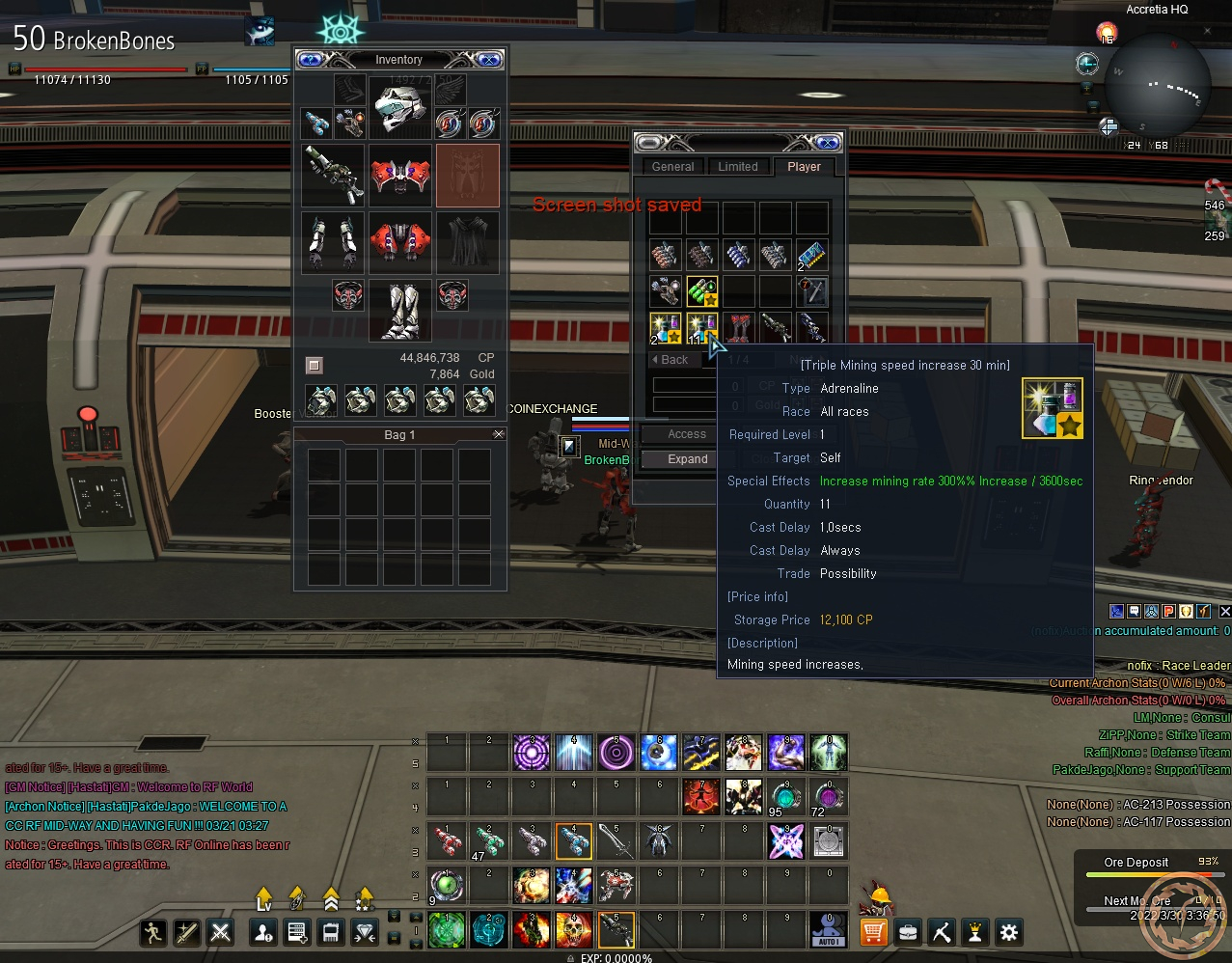Open the gear settings icon

(x=1009, y=932)
